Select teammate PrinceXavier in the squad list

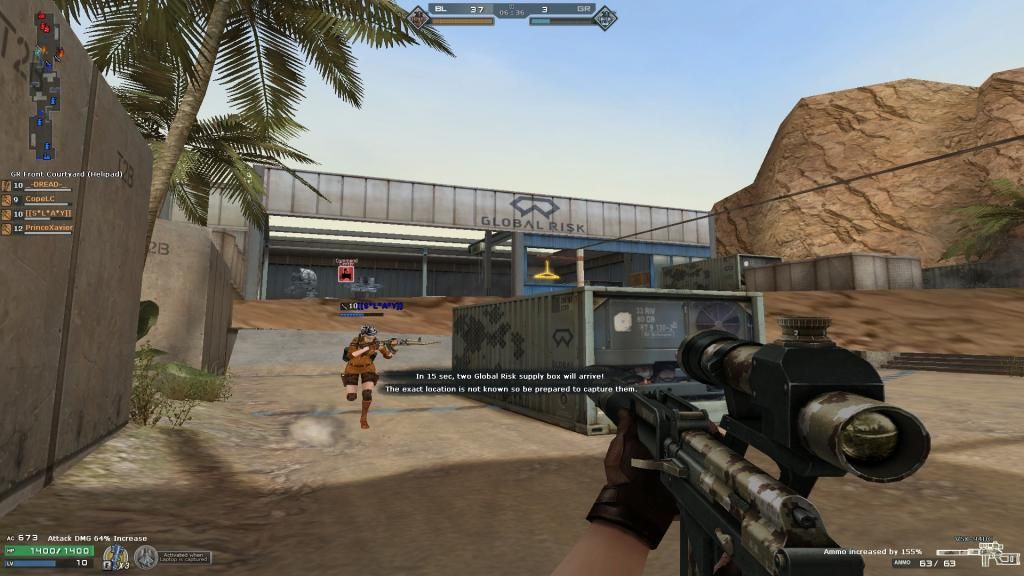point(47,228)
